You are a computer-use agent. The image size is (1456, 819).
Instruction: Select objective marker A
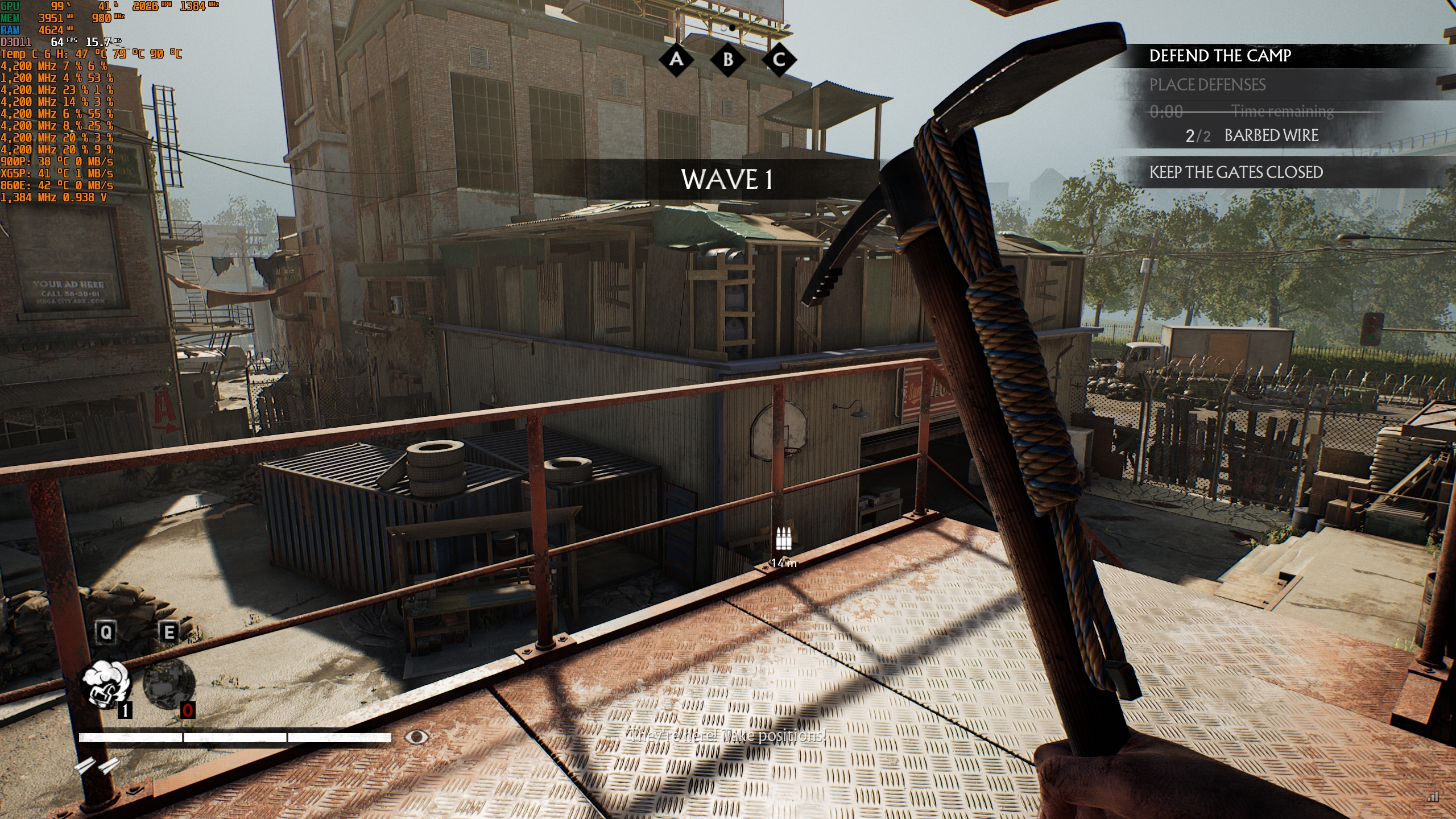click(x=677, y=59)
